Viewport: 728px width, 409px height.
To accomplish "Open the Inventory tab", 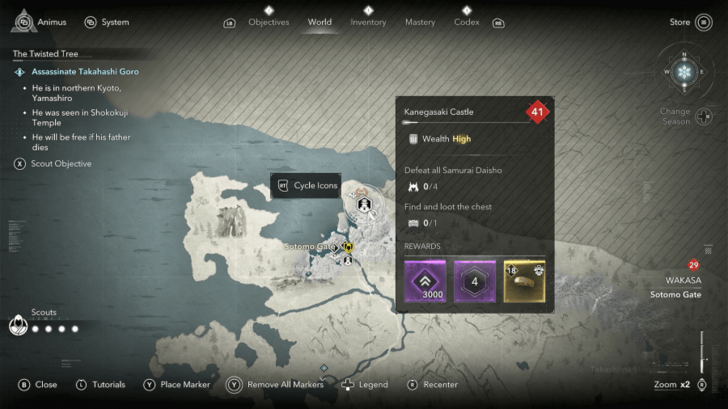I will point(368,22).
